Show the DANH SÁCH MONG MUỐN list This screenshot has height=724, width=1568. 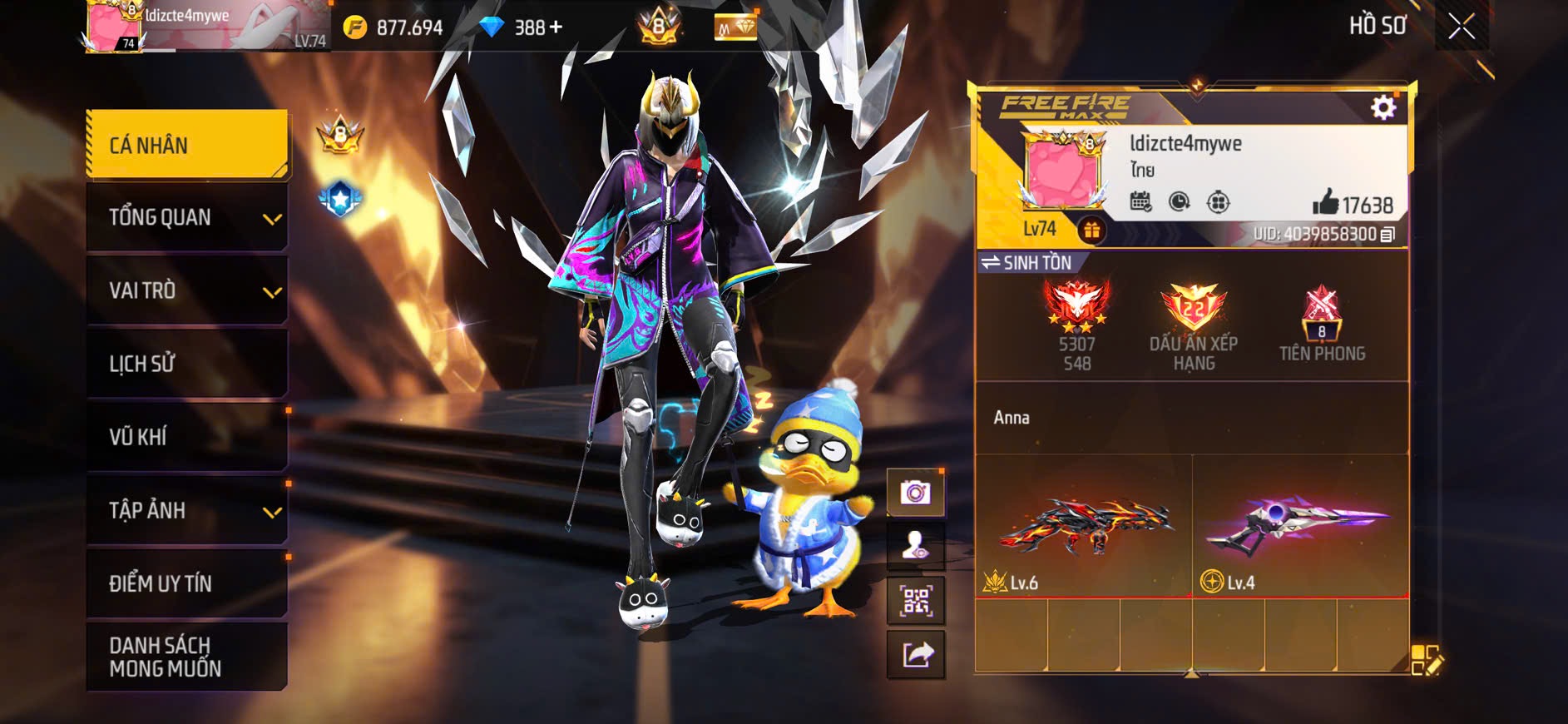tap(187, 657)
